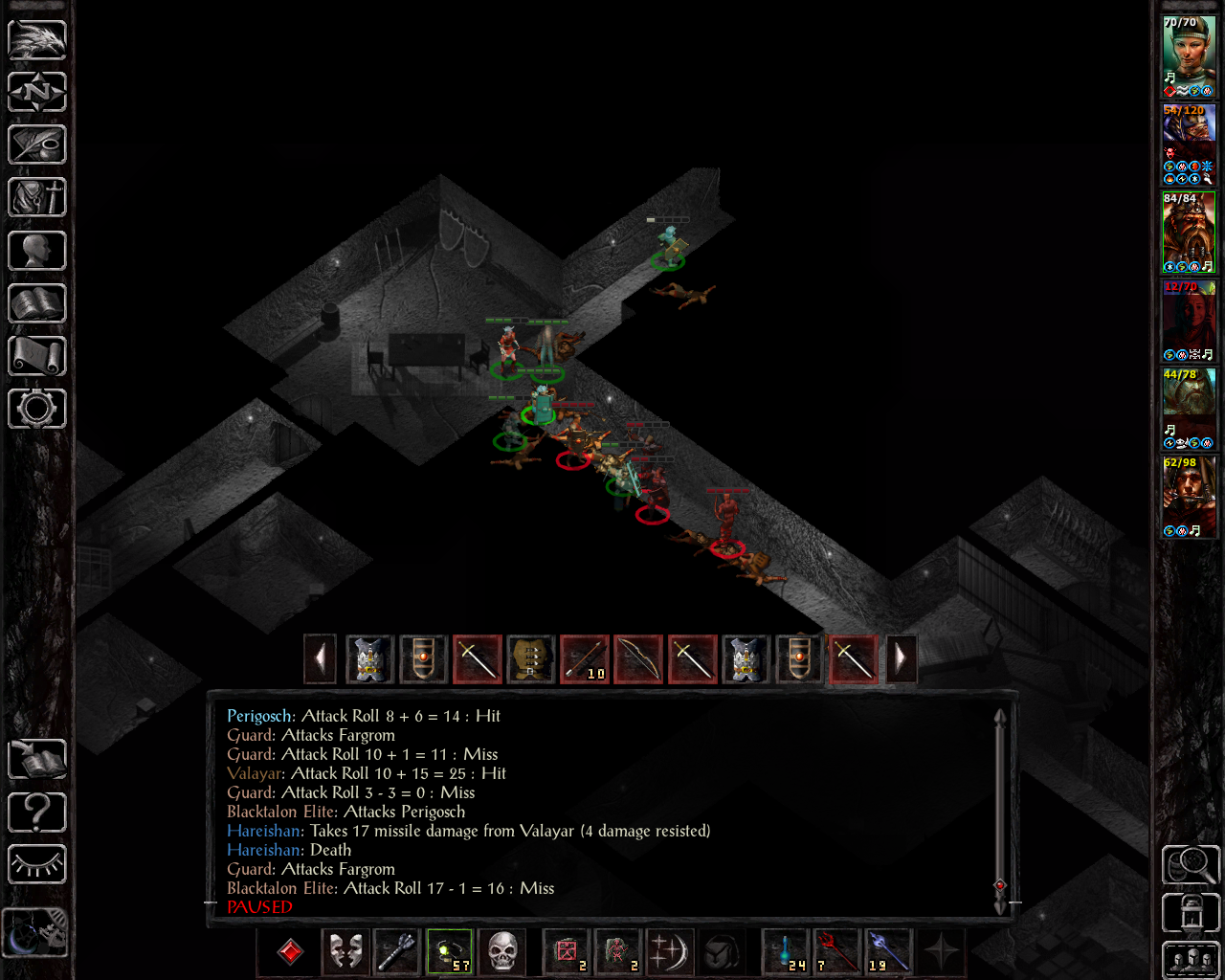1225x980 pixels.
Task: Open the journal using the quill icon
Action: 37,145
